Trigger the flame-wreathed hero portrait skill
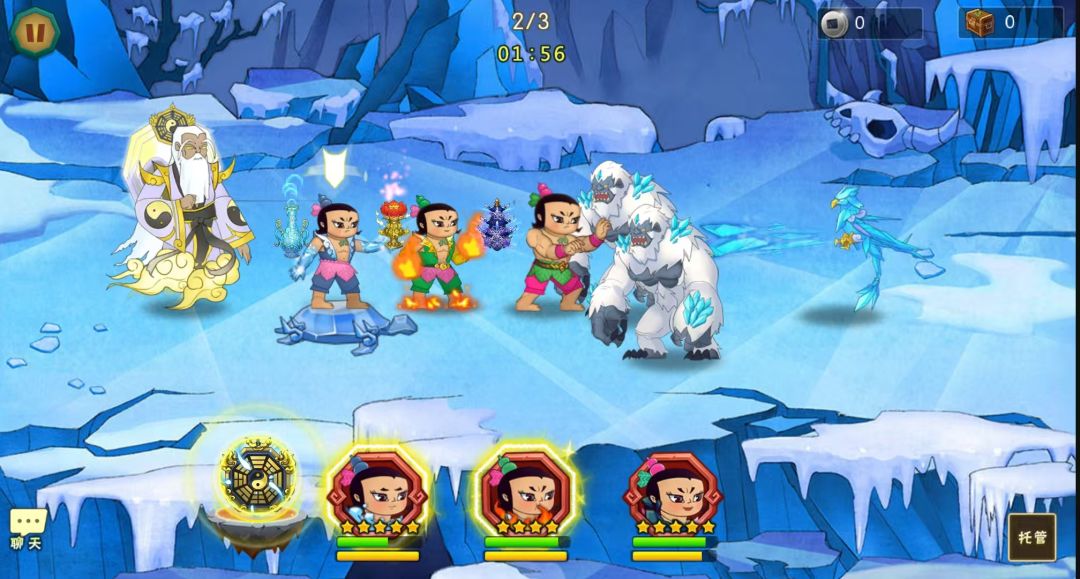Screen dimensions: 1080x579 tap(525, 492)
